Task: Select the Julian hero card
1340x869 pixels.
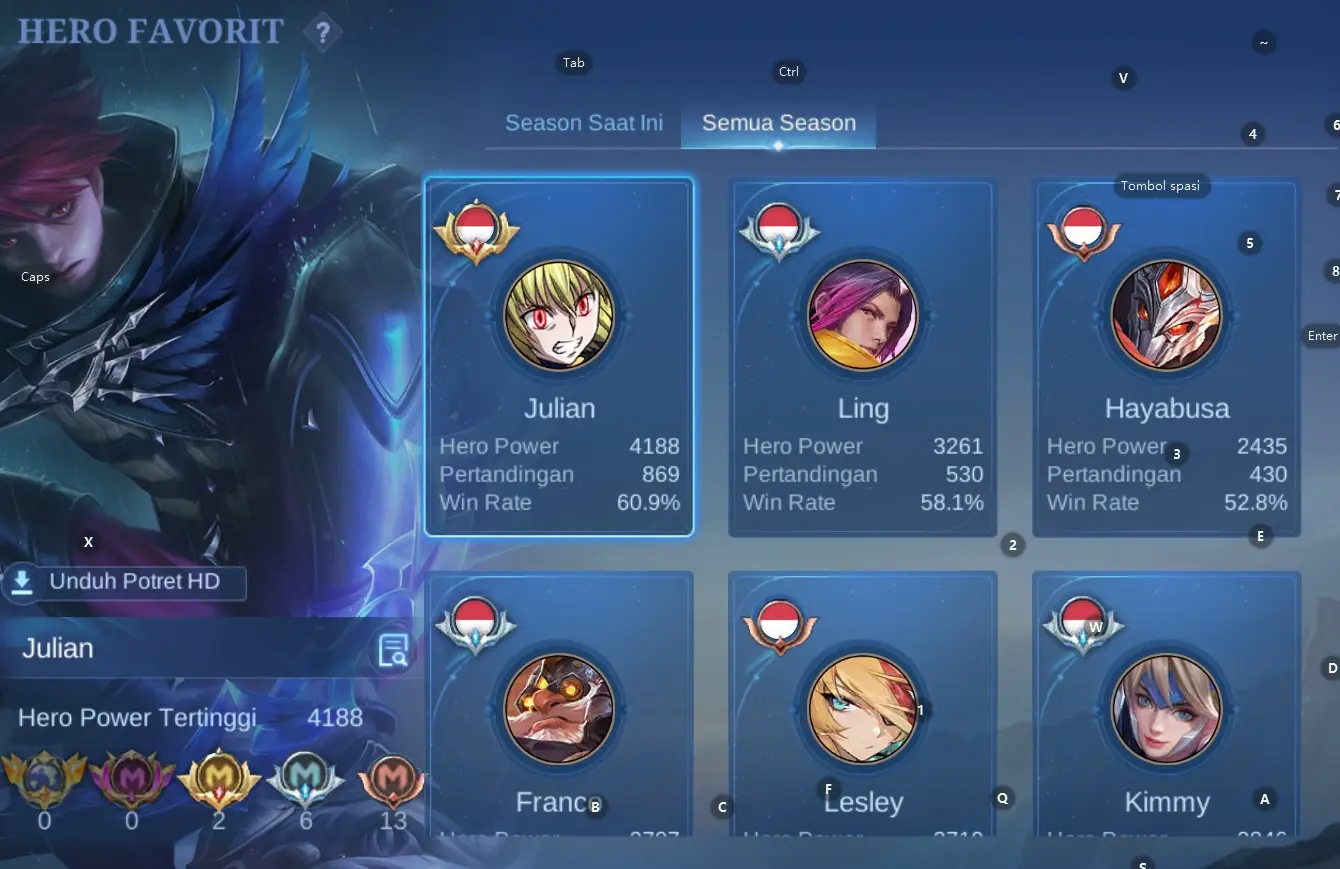Action: (x=559, y=357)
